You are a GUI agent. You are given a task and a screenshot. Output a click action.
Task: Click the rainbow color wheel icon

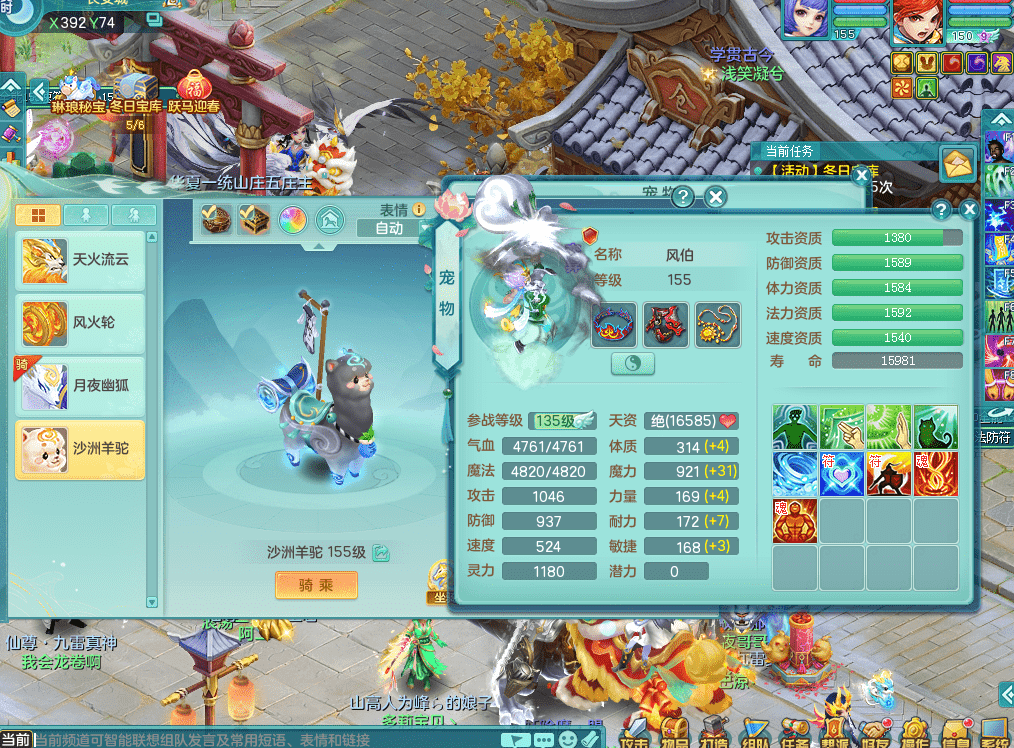point(292,219)
